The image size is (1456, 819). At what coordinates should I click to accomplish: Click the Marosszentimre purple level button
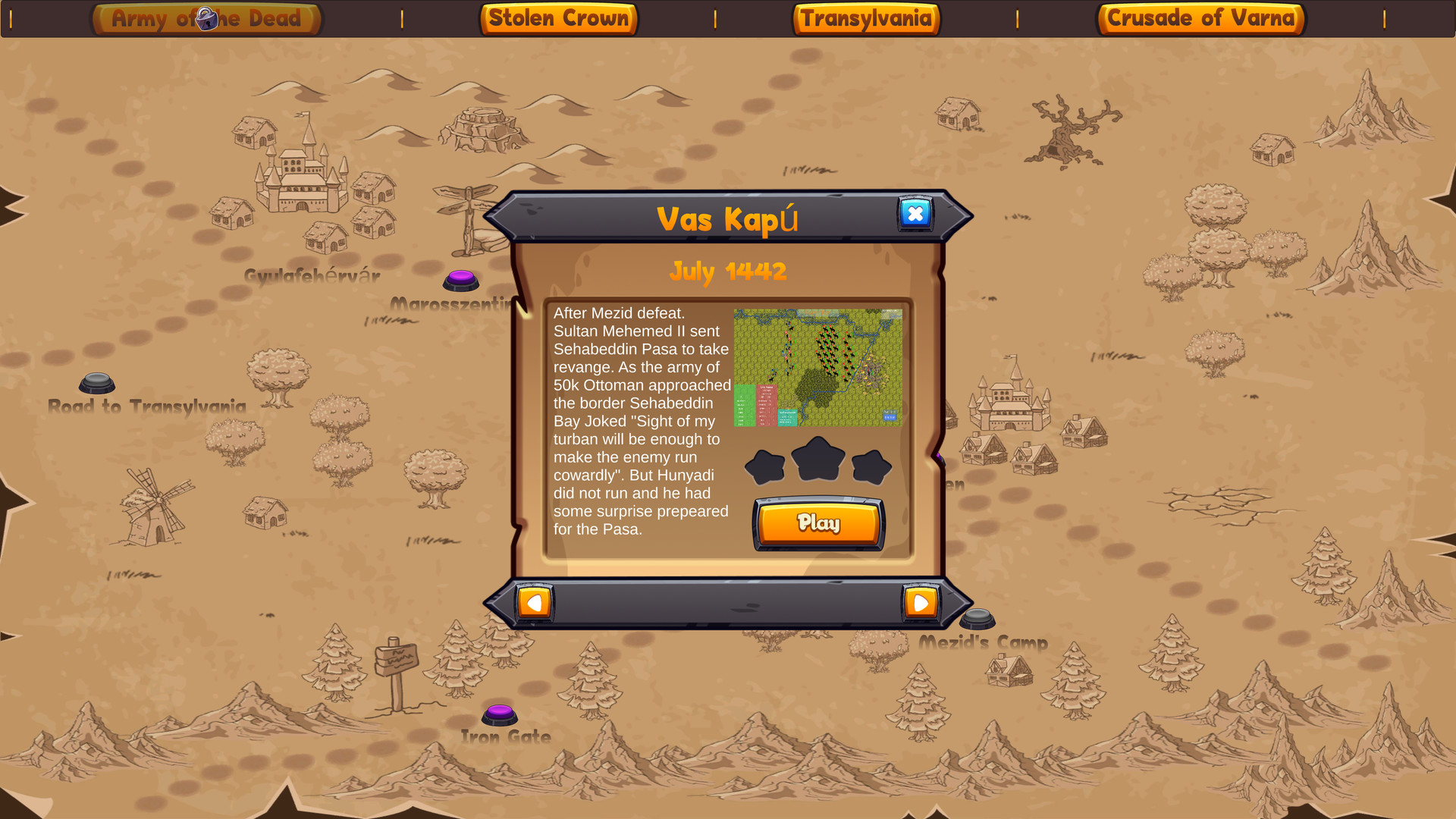coord(460,281)
